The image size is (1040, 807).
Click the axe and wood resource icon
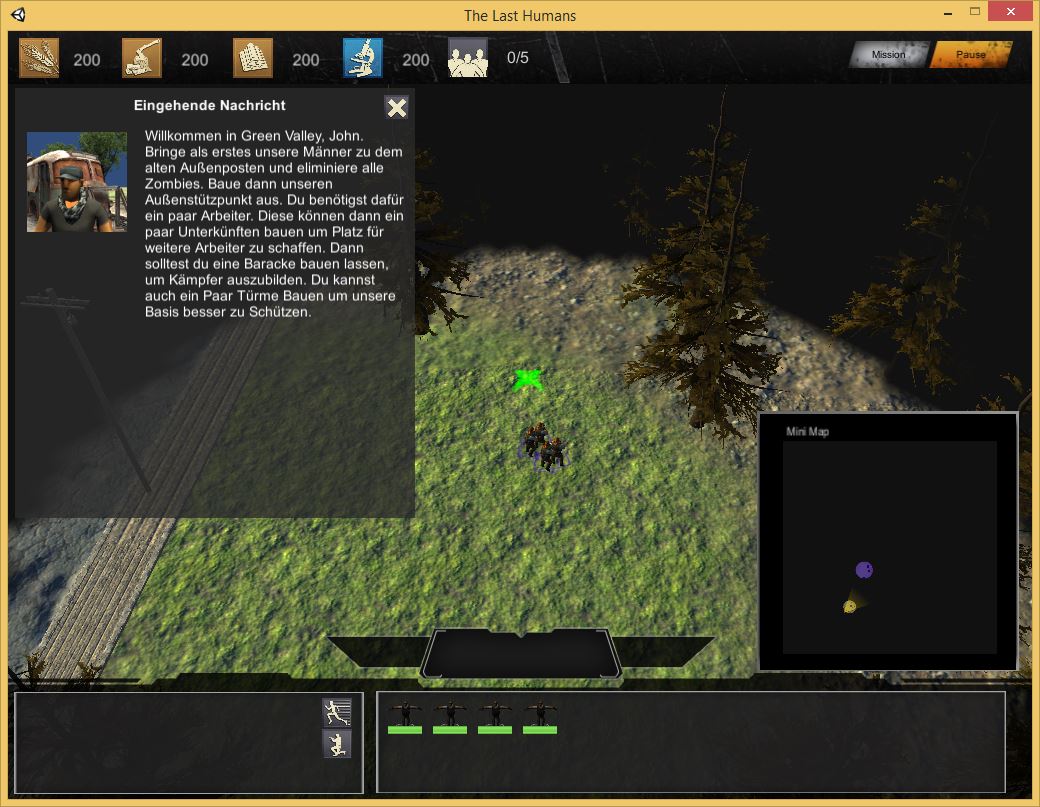[x=142, y=58]
